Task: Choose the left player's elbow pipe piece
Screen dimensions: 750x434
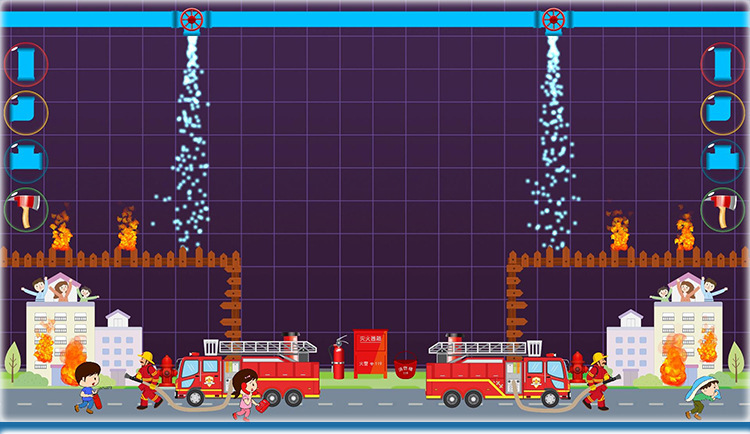Action: pyautogui.click(x=25, y=112)
